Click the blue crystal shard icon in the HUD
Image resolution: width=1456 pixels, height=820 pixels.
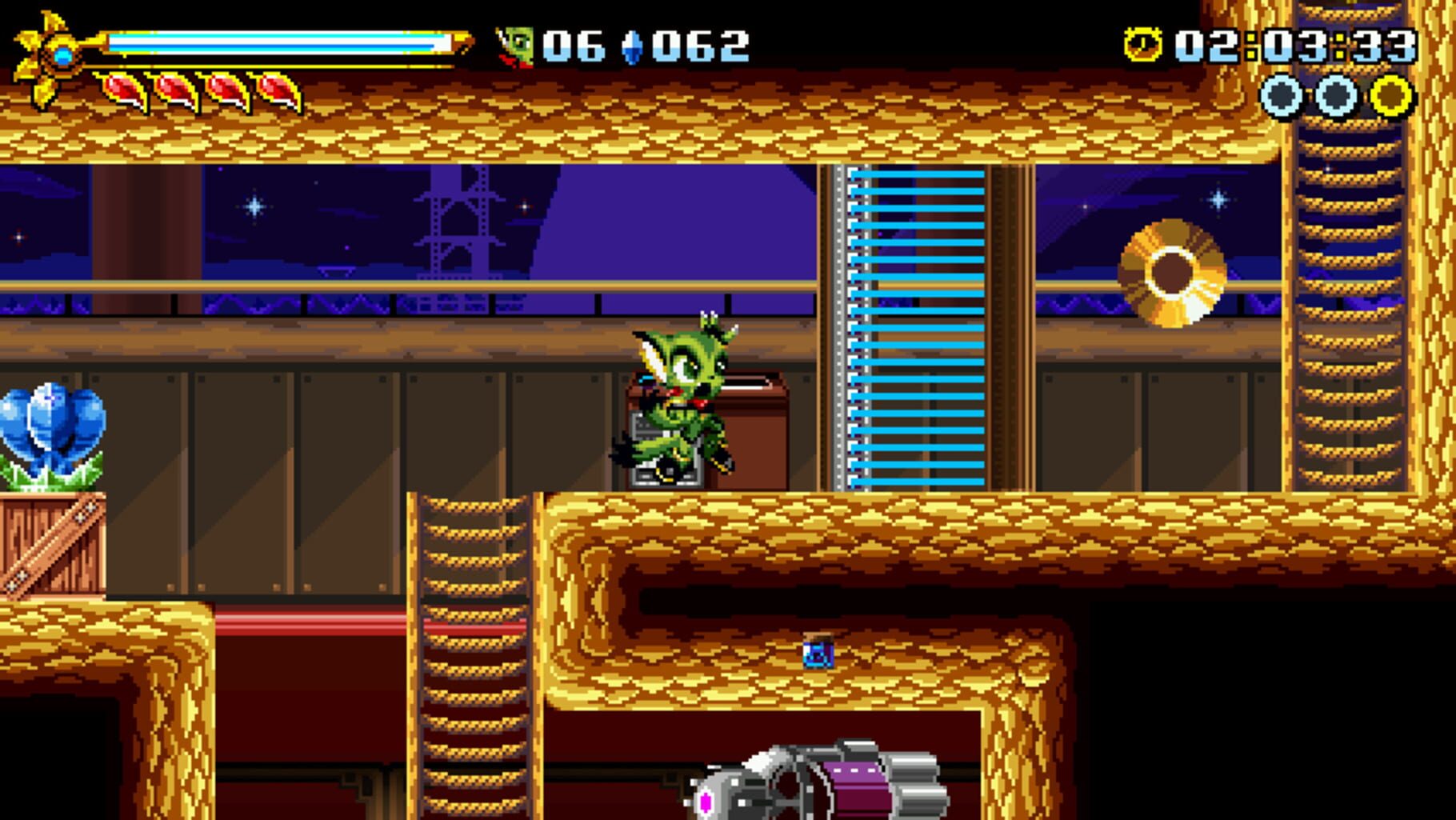click(x=630, y=46)
